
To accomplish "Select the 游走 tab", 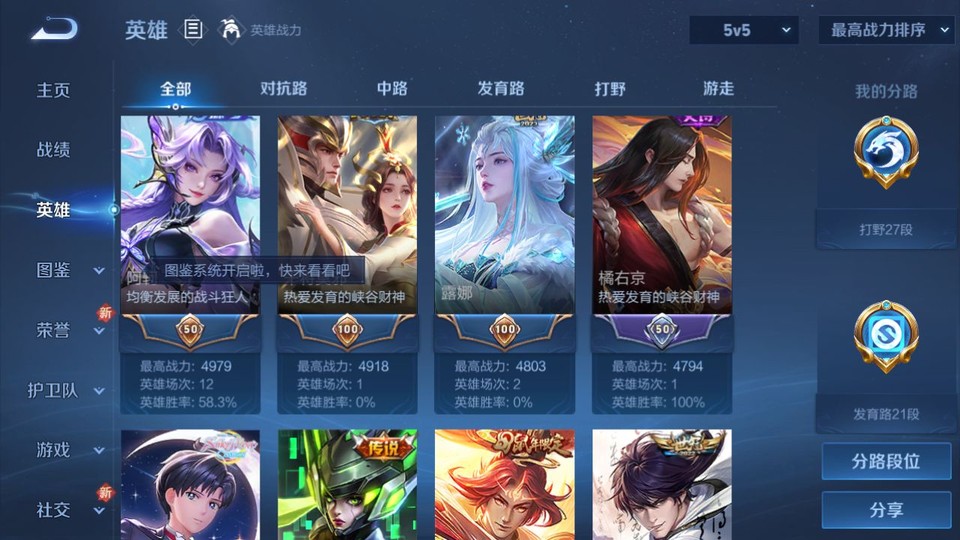I will coord(718,88).
